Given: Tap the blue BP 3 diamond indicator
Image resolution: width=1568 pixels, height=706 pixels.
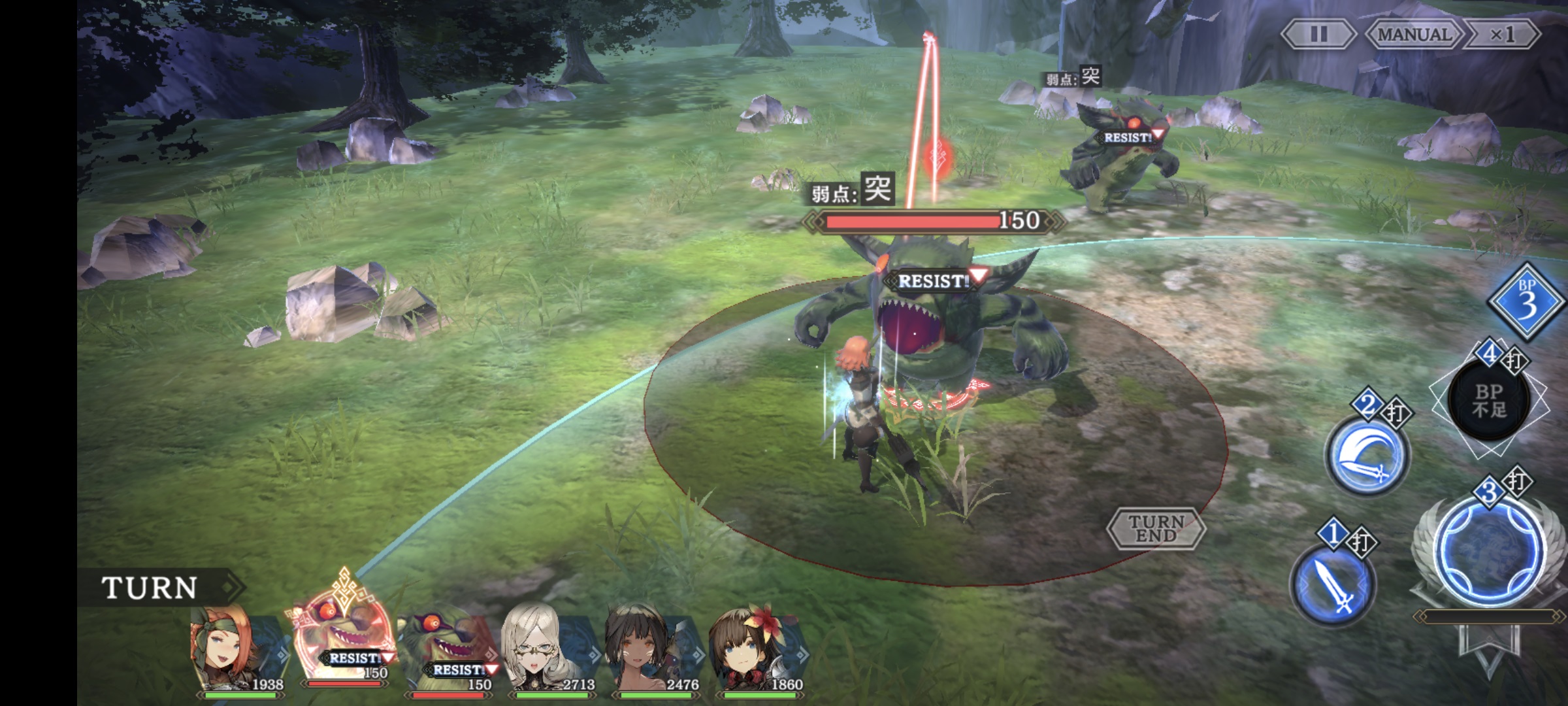Looking at the screenshot, I should [x=1526, y=302].
